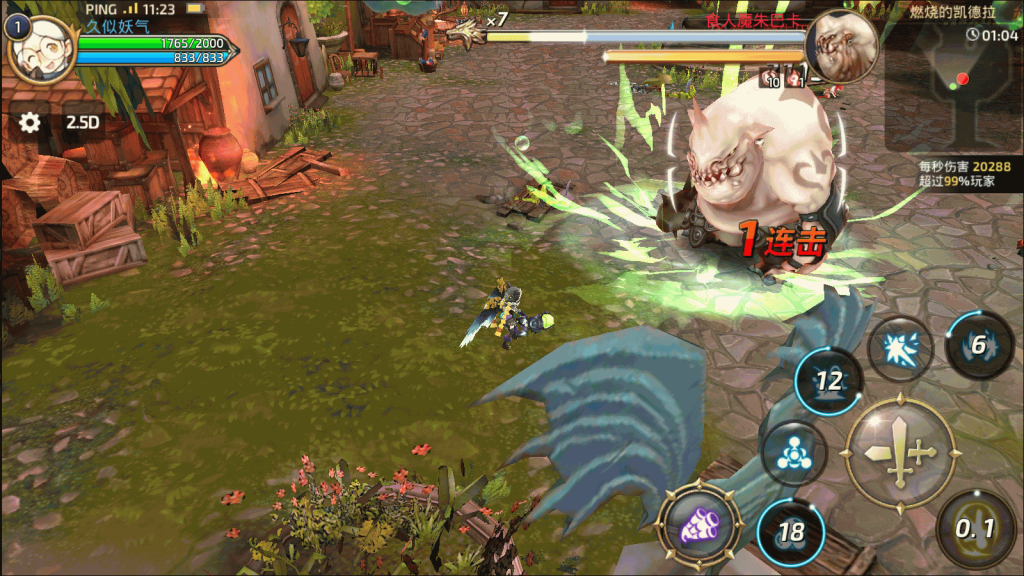1024x576 pixels.
Task: Select the ogre boss portrait
Action: tap(840, 46)
